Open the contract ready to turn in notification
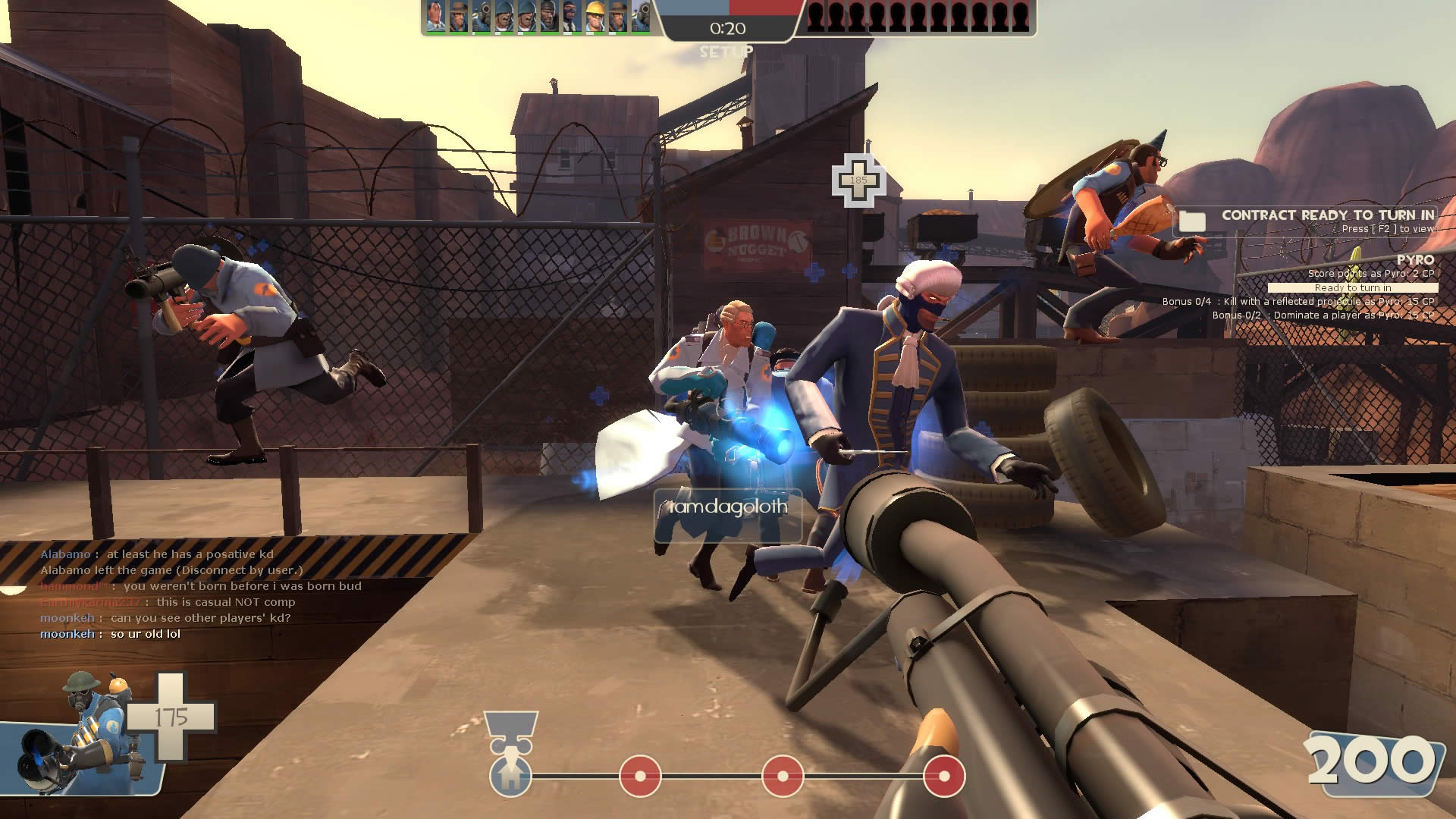 (1327, 215)
